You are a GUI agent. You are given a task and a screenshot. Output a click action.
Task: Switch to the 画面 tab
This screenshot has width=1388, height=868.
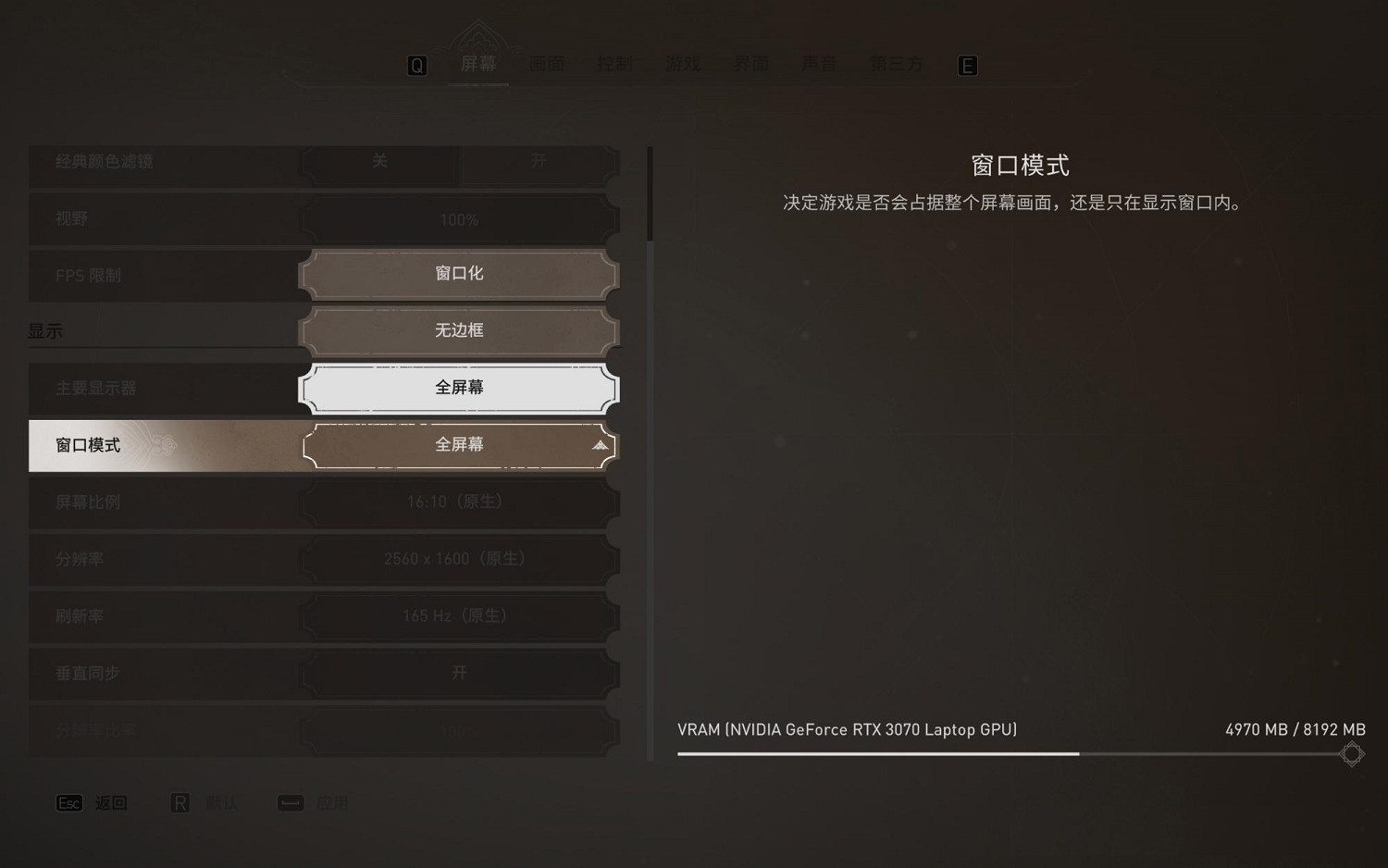546,64
